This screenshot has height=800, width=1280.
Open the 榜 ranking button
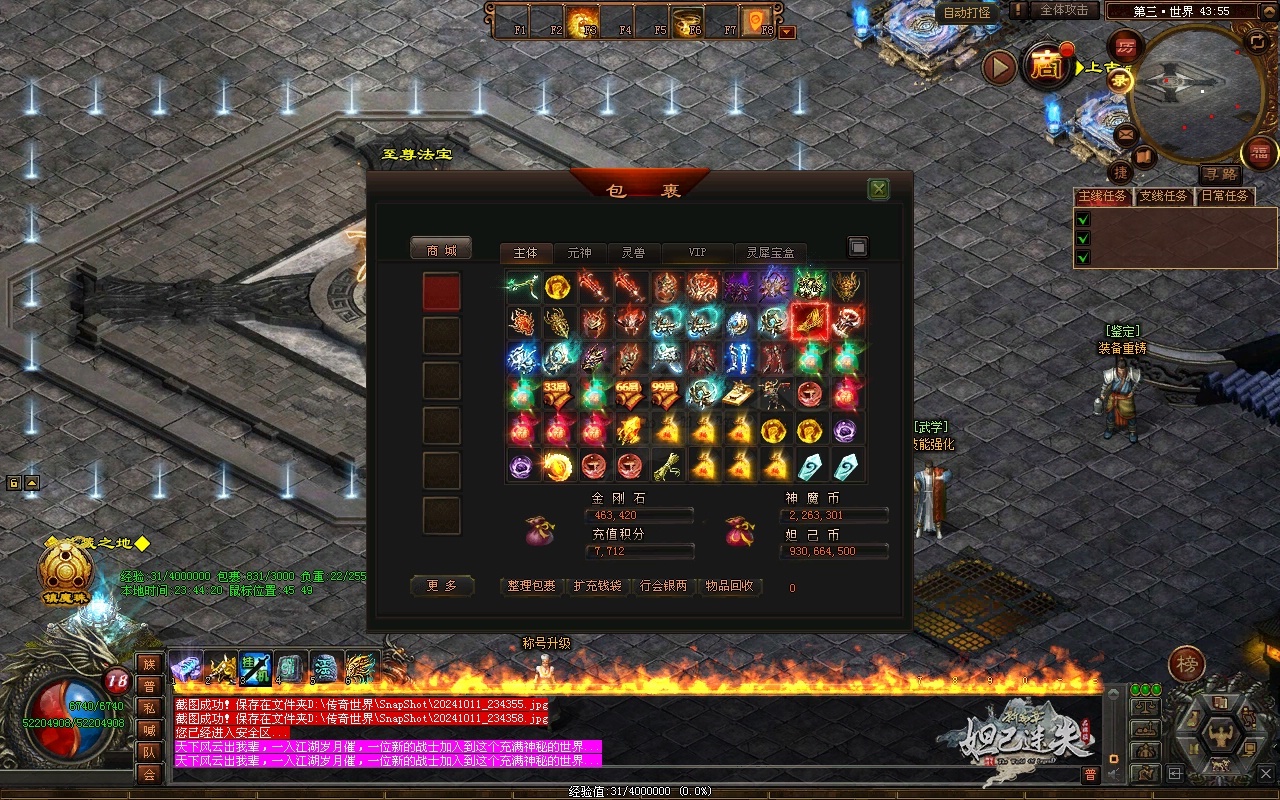[x=1187, y=664]
